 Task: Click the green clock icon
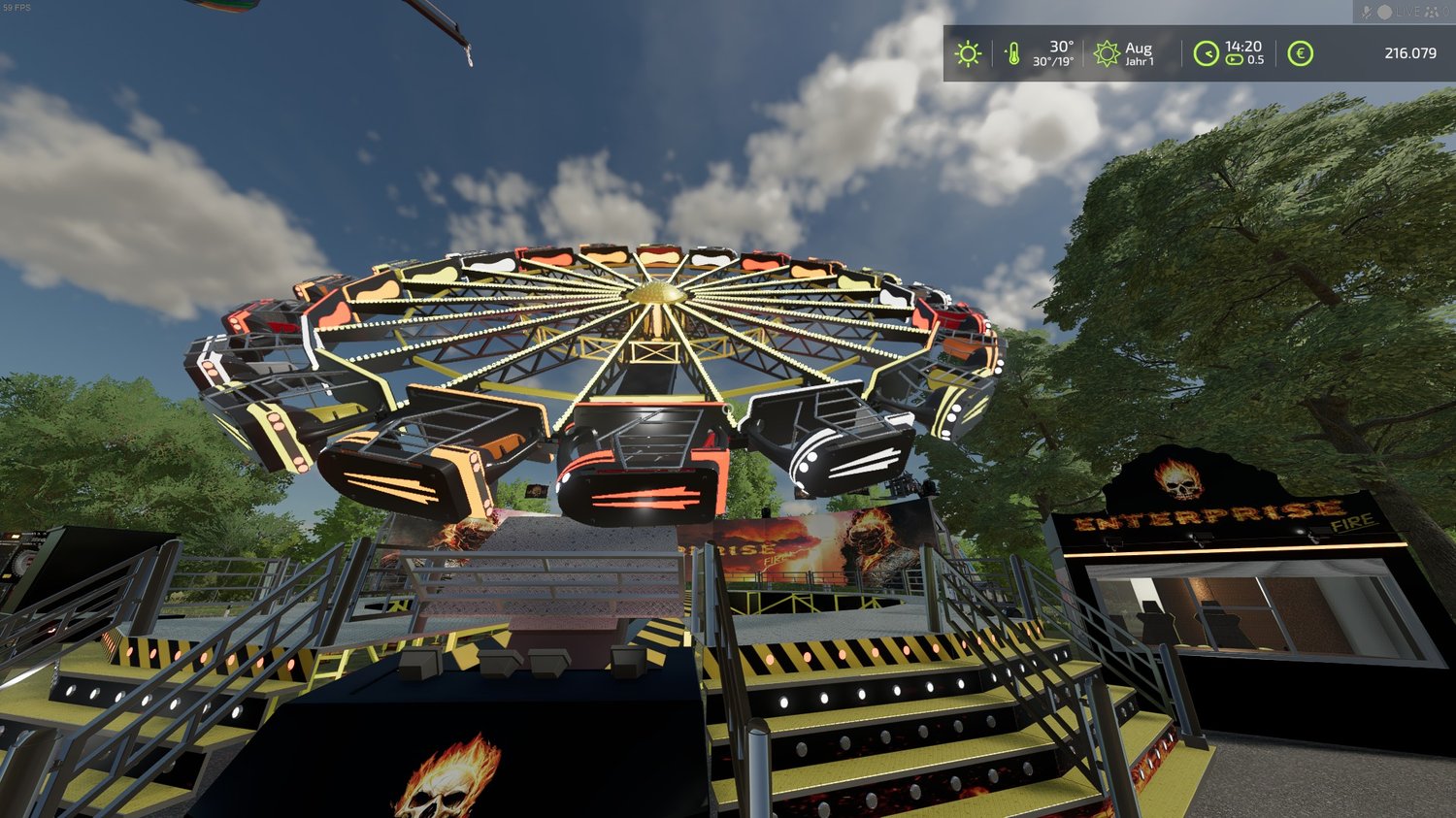tap(1206, 53)
